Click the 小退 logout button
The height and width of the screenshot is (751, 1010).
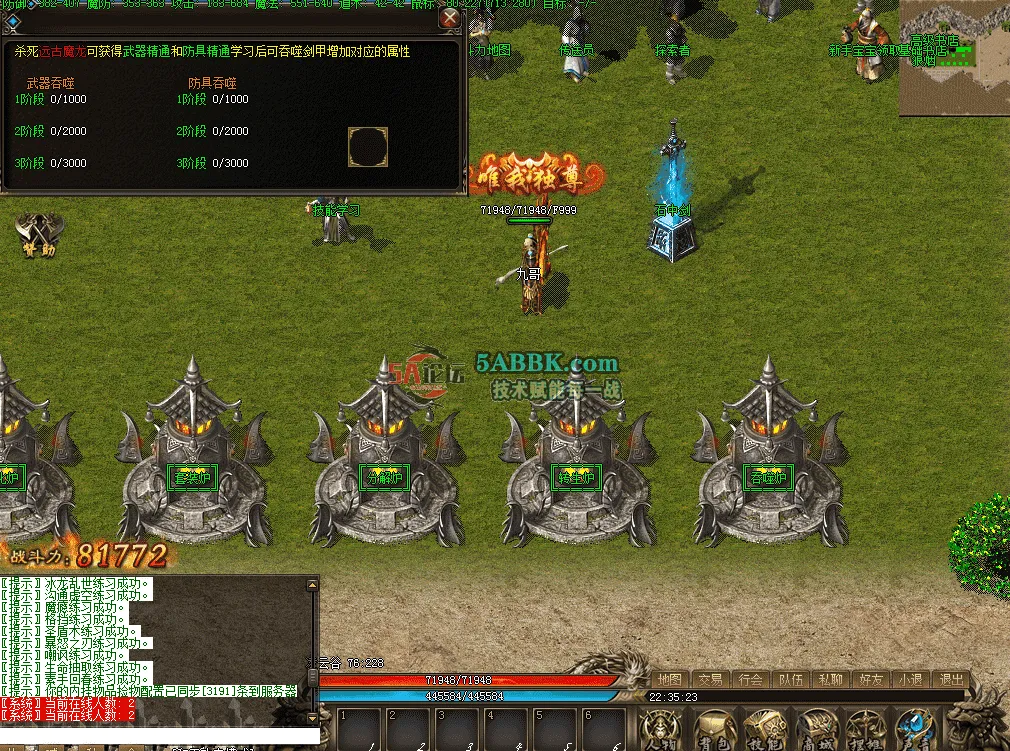tap(910, 680)
